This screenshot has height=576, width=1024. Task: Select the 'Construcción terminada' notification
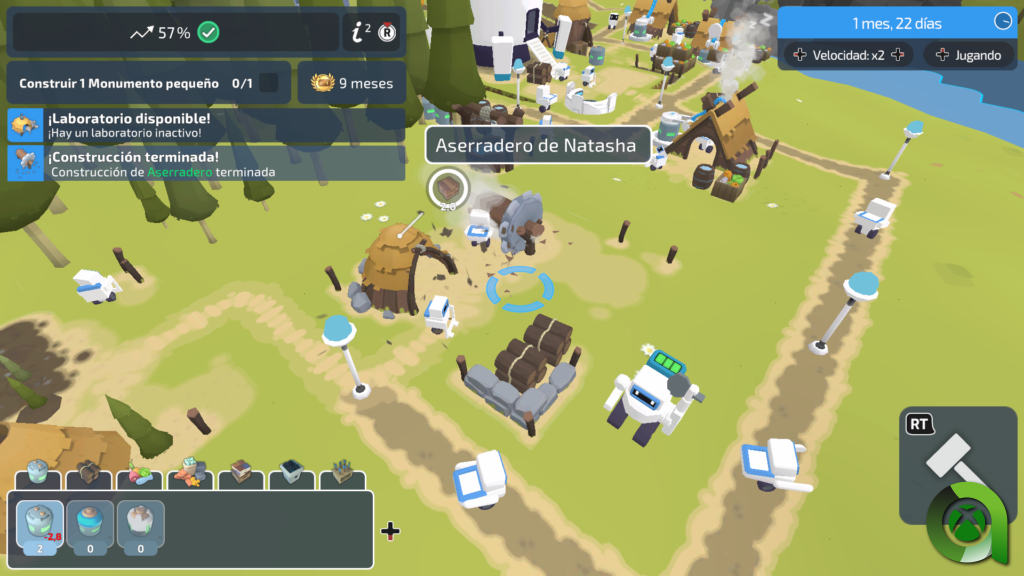tap(205, 163)
